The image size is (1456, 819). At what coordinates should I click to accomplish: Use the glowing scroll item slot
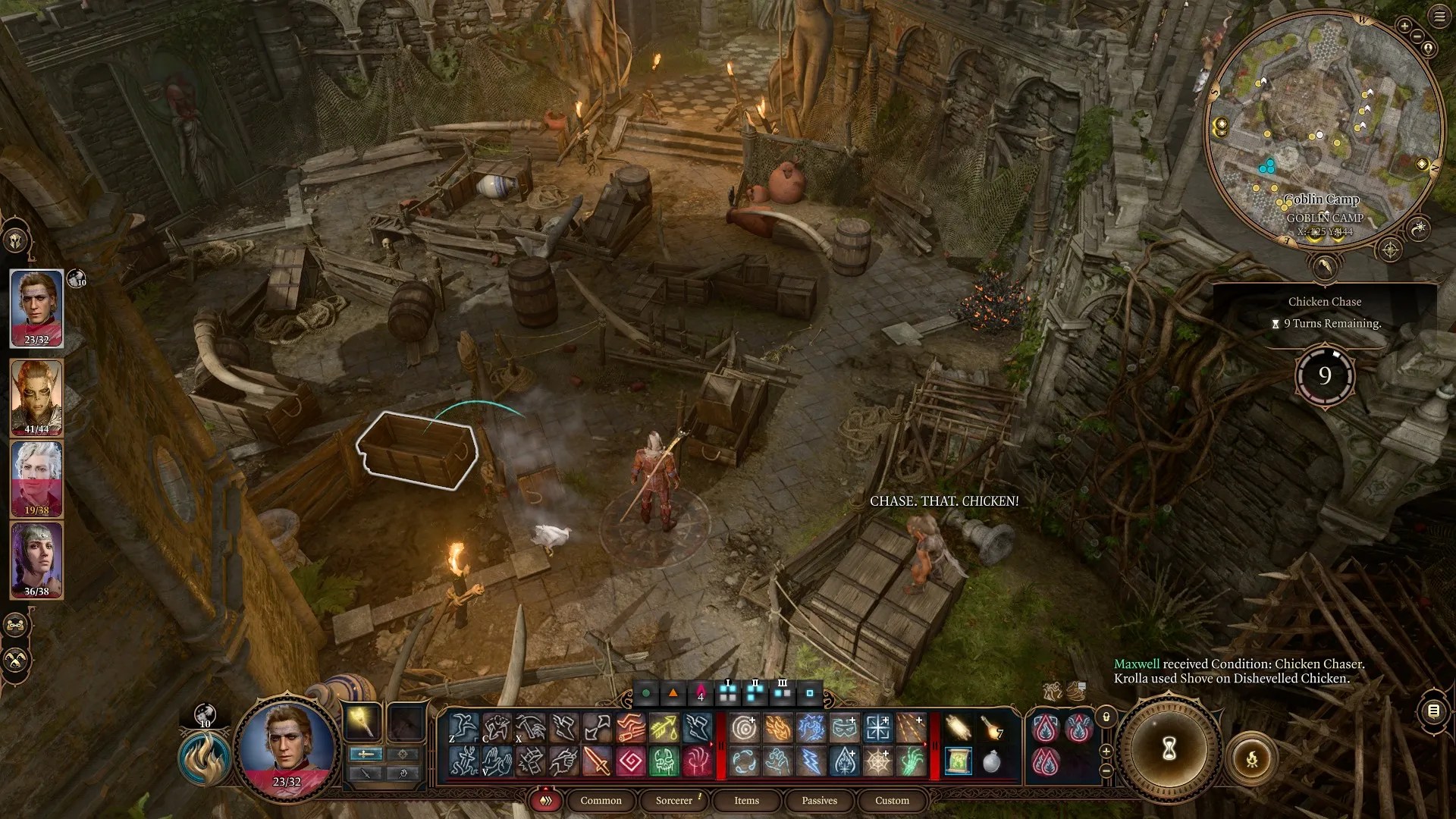[x=959, y=761]
